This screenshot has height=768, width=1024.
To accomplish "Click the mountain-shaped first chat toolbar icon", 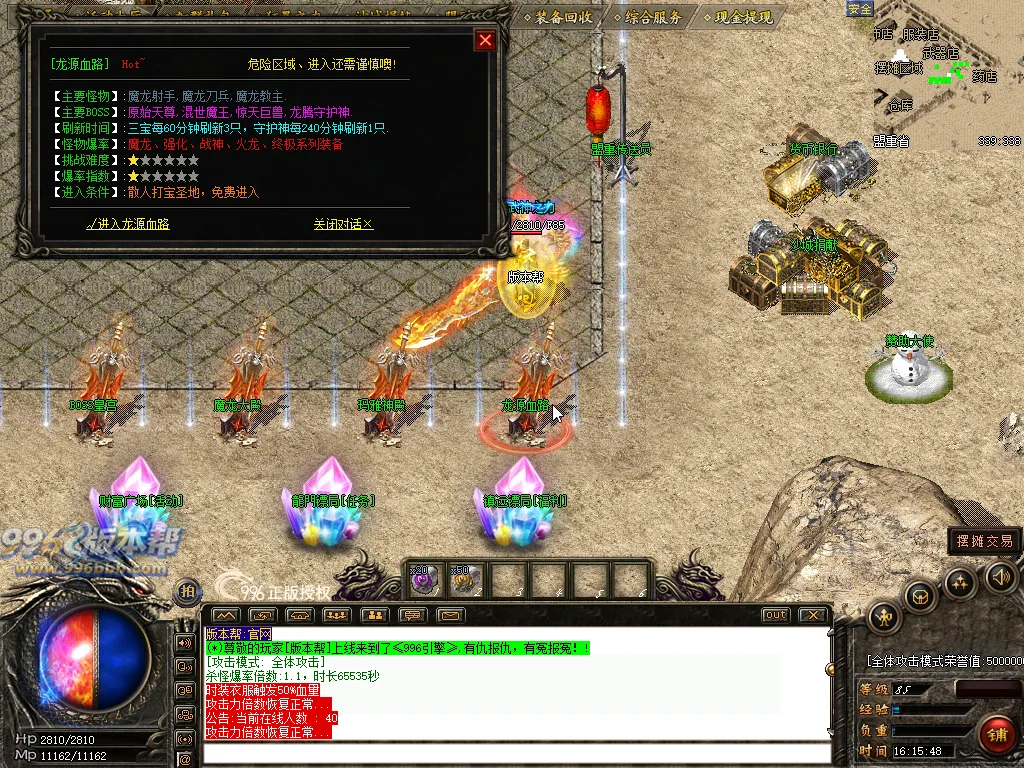I will click(225, 615).
